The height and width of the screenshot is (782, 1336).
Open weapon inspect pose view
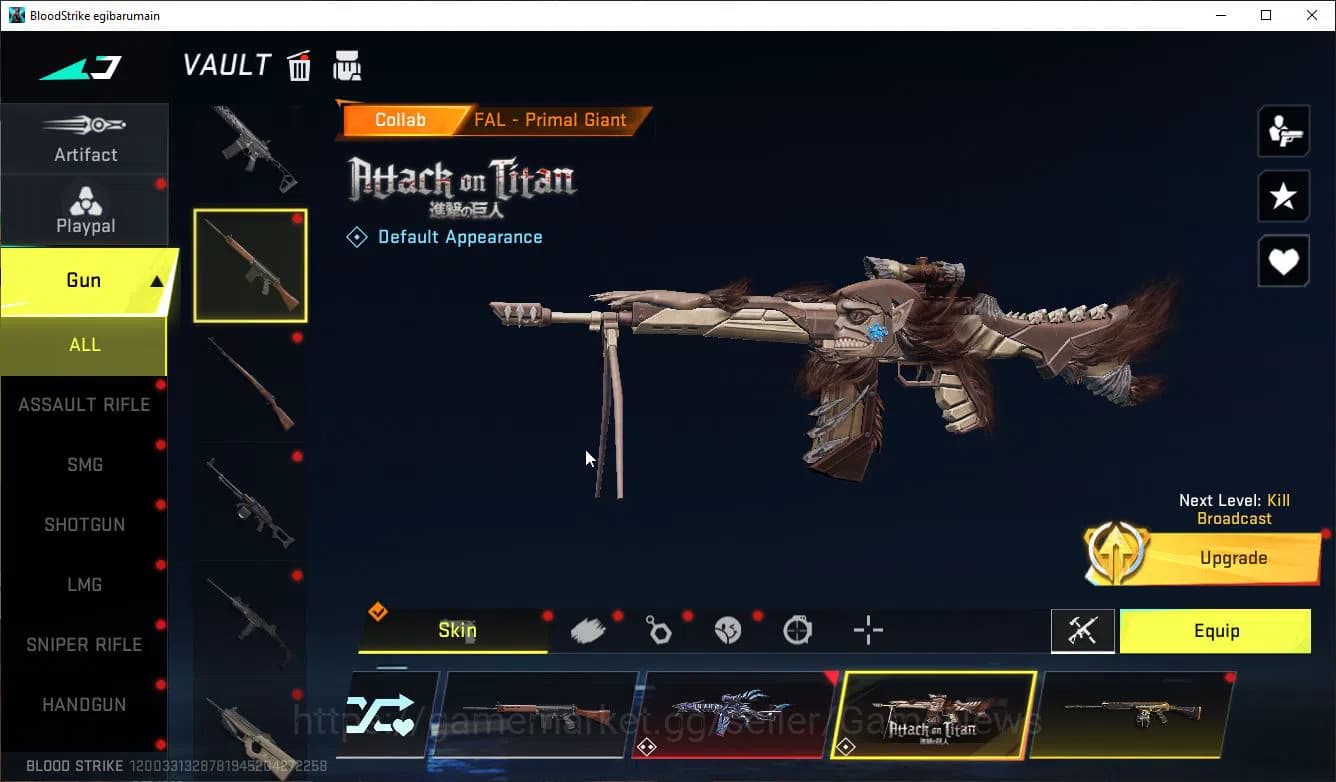pyautogui.click(x=1284, y=131)
